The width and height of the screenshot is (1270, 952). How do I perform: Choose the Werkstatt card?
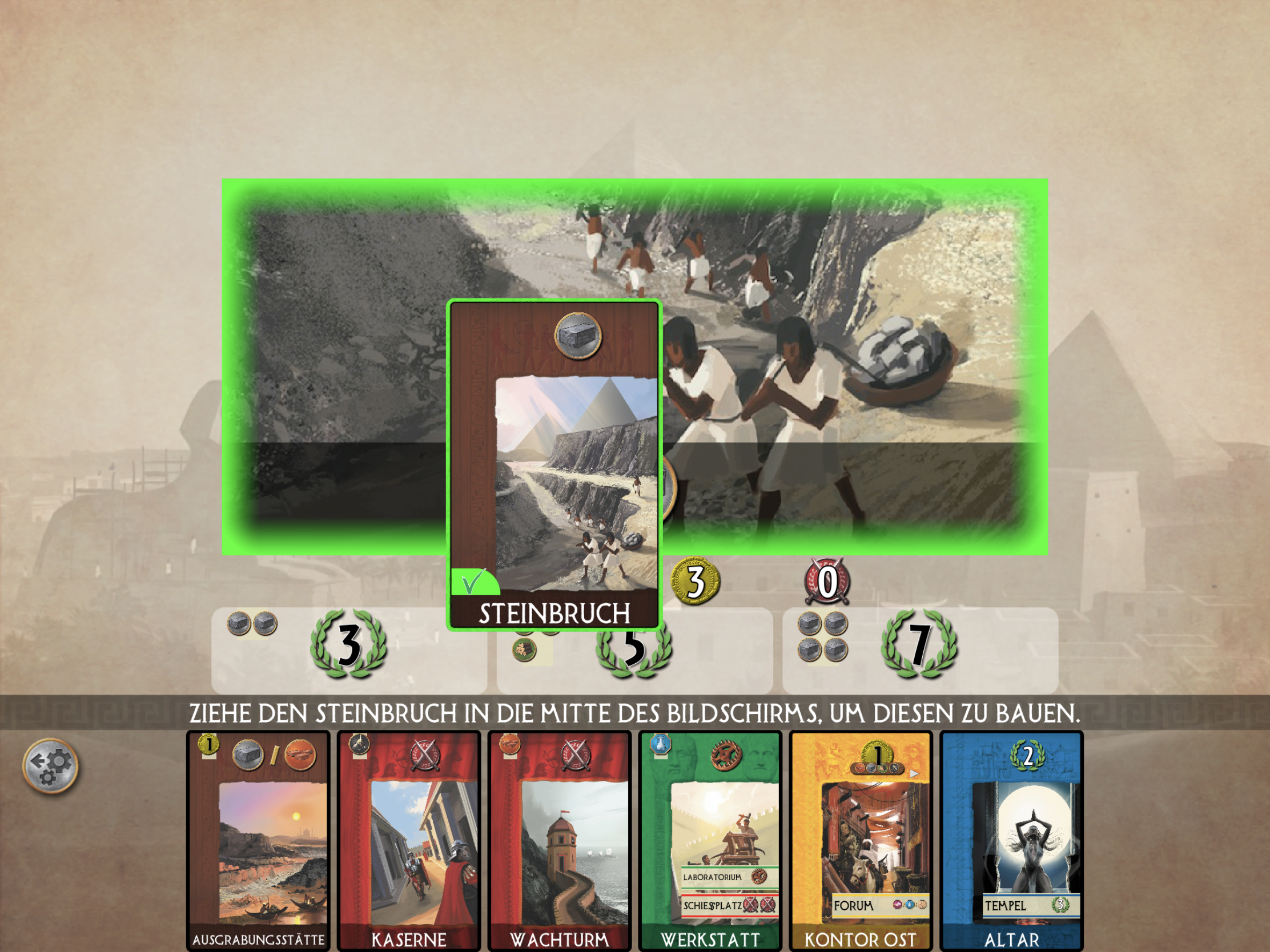click(710, 841)
